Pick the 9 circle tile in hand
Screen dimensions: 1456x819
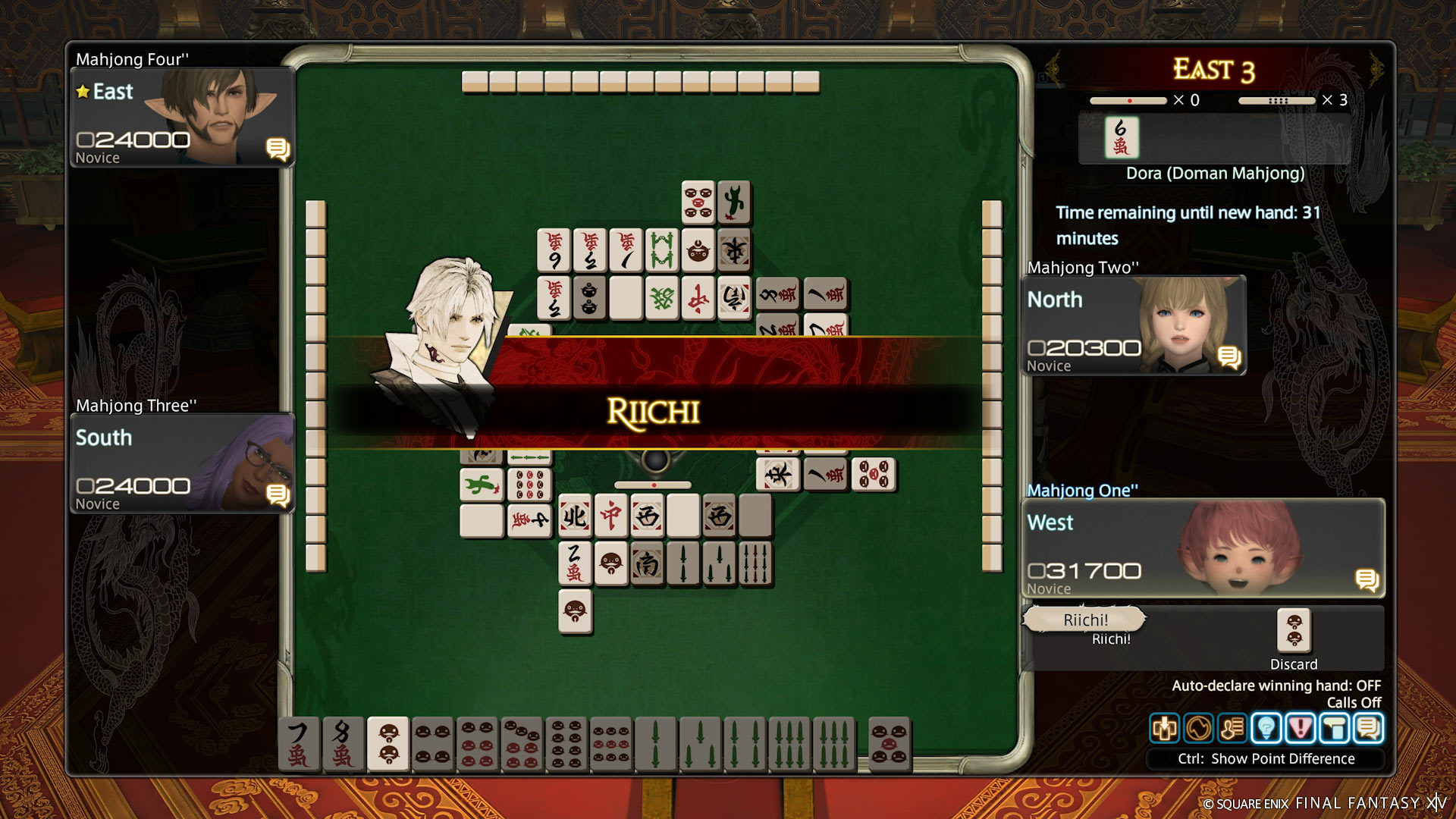(x=611, y=745)
